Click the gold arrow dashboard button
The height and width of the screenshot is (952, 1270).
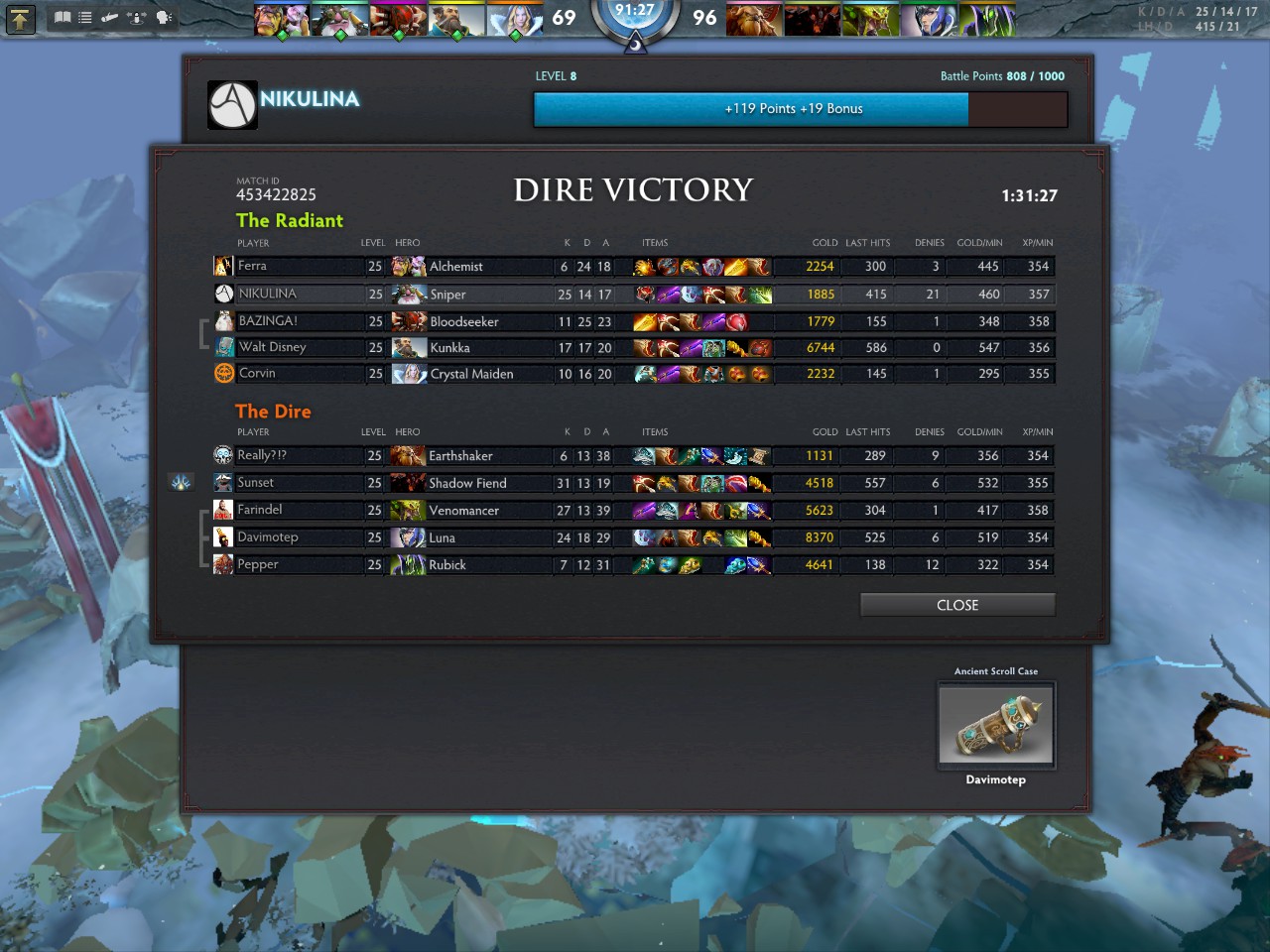[20, 18]
